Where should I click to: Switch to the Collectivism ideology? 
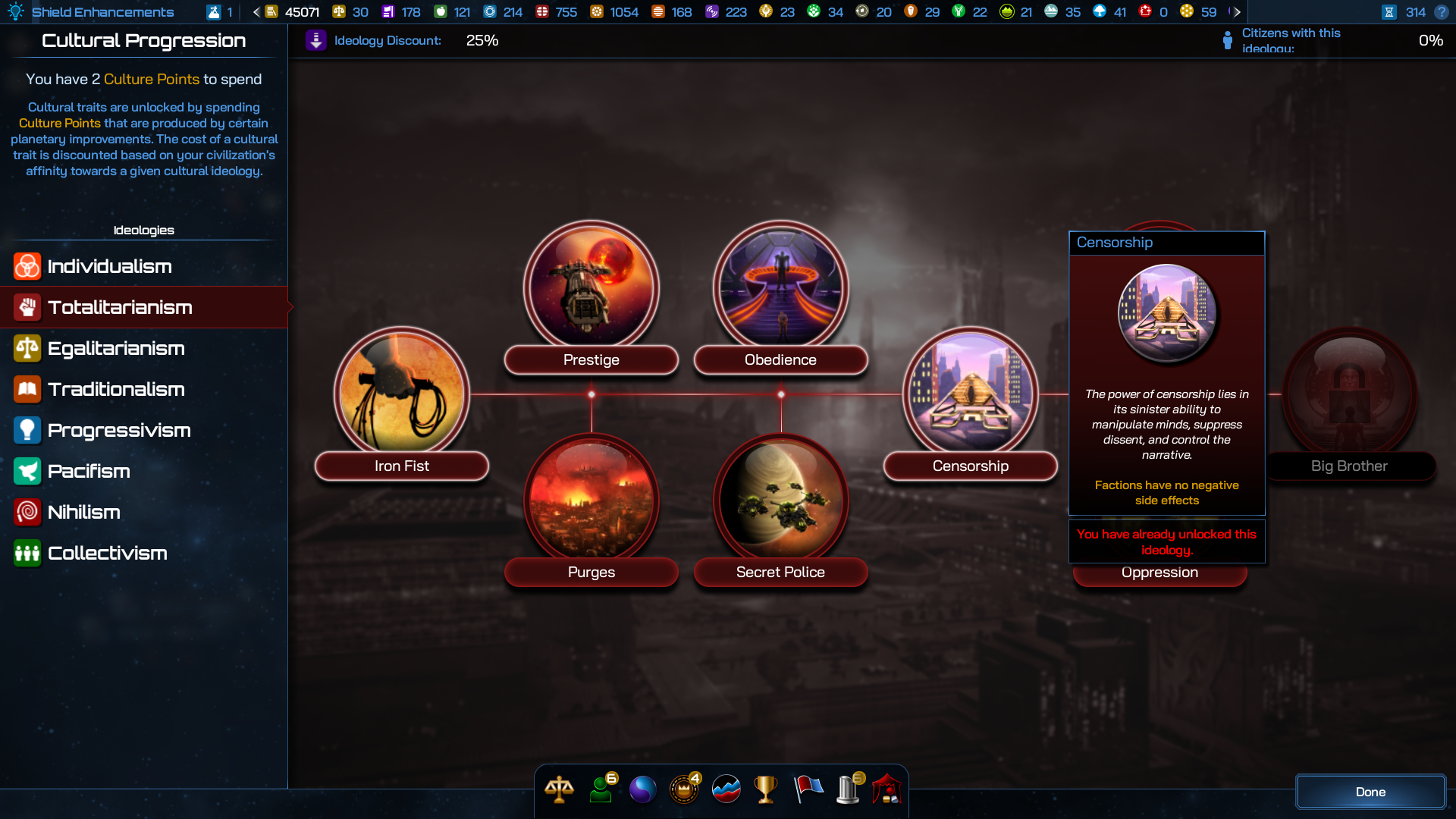click(107, 553)
